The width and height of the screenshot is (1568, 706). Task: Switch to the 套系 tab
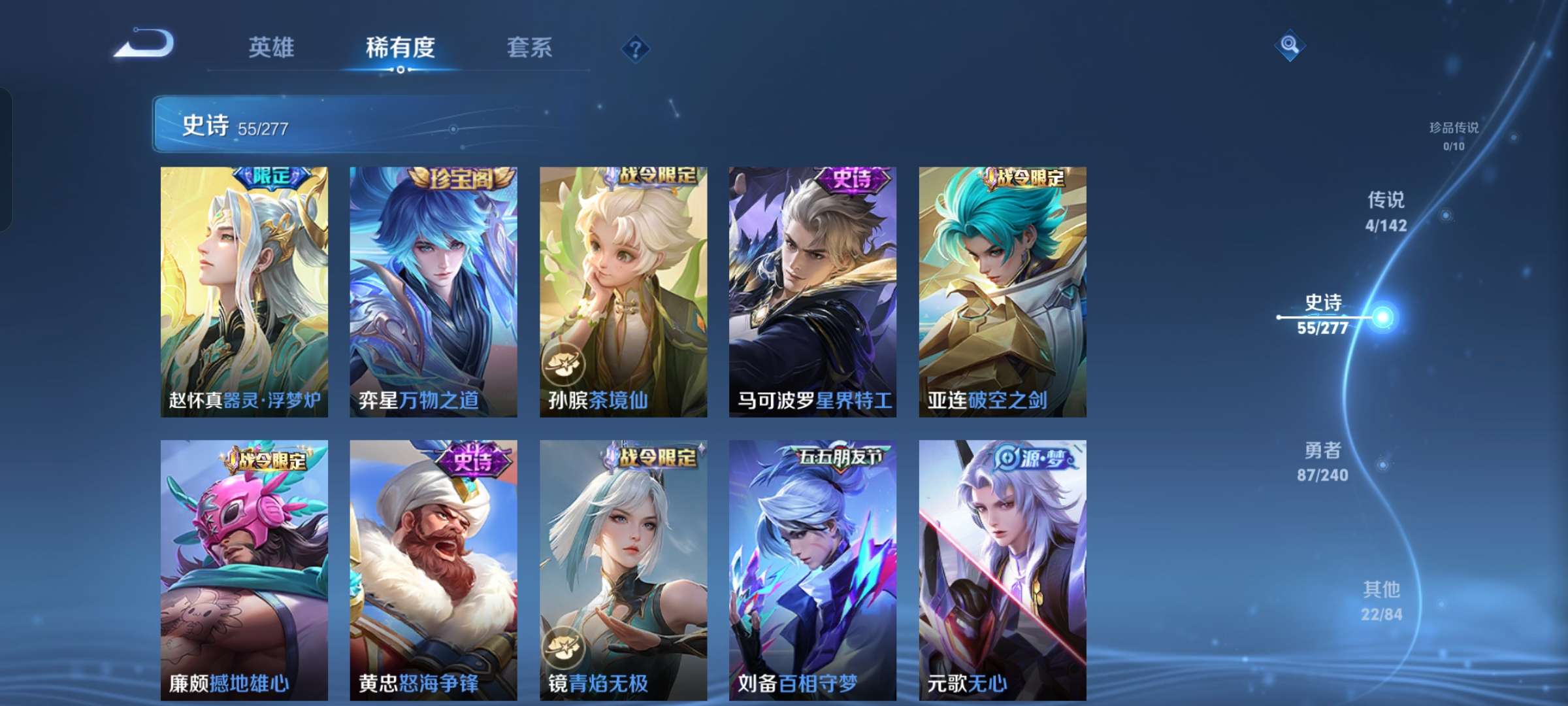pos(530,47)
